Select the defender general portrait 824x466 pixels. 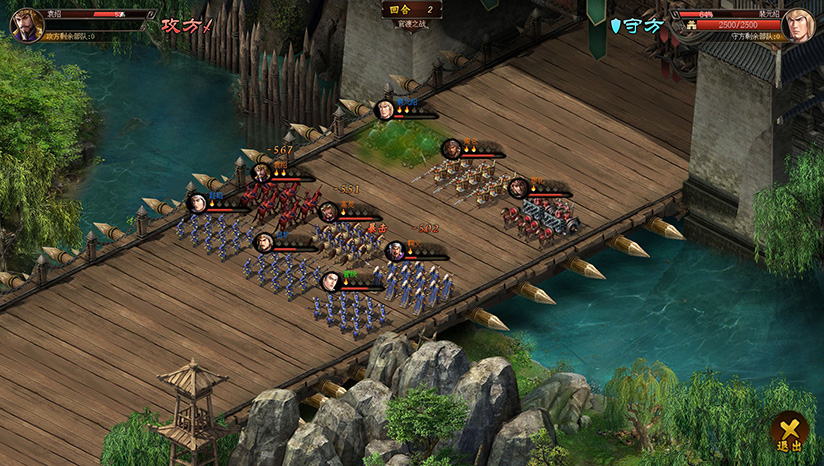[x=798, y=24]
